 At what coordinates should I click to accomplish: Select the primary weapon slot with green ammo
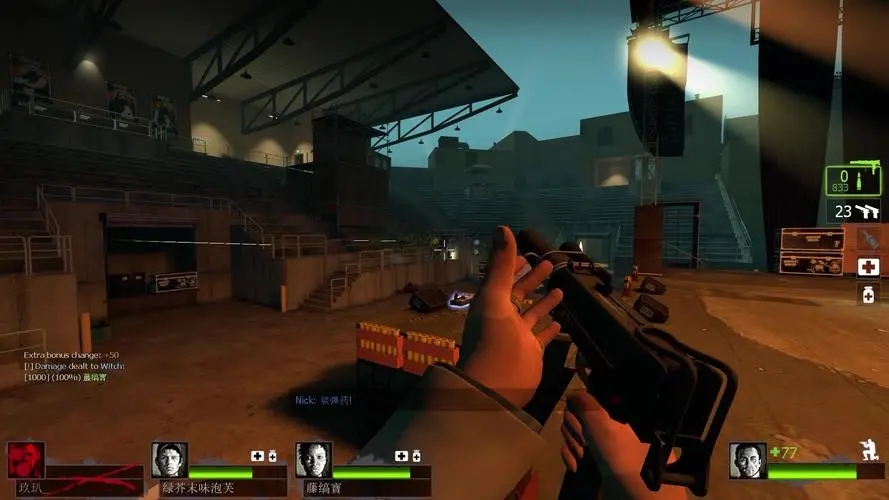click(853, 180)
